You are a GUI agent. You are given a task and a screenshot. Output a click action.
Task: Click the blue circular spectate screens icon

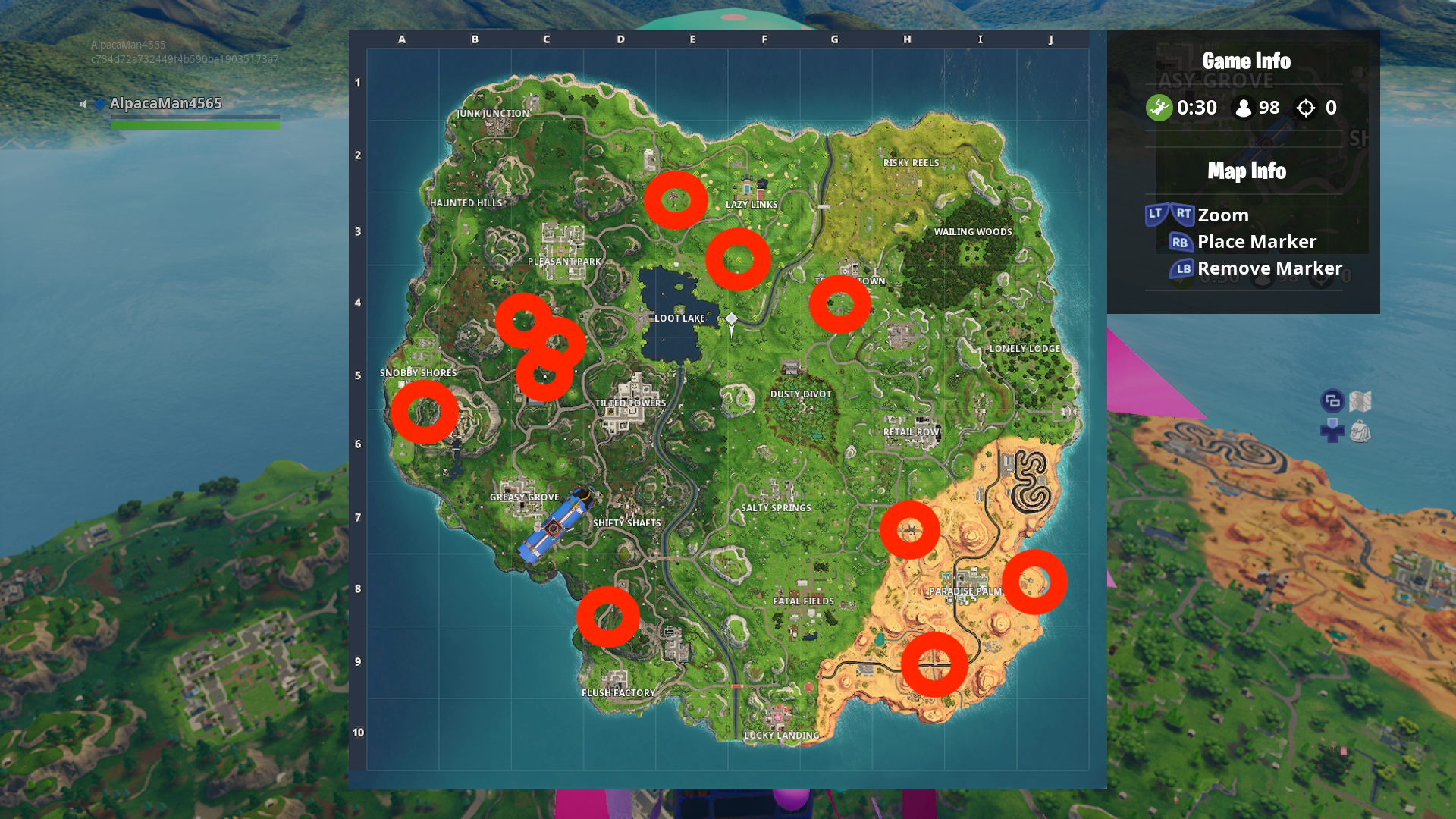(x=1333, y=400)
